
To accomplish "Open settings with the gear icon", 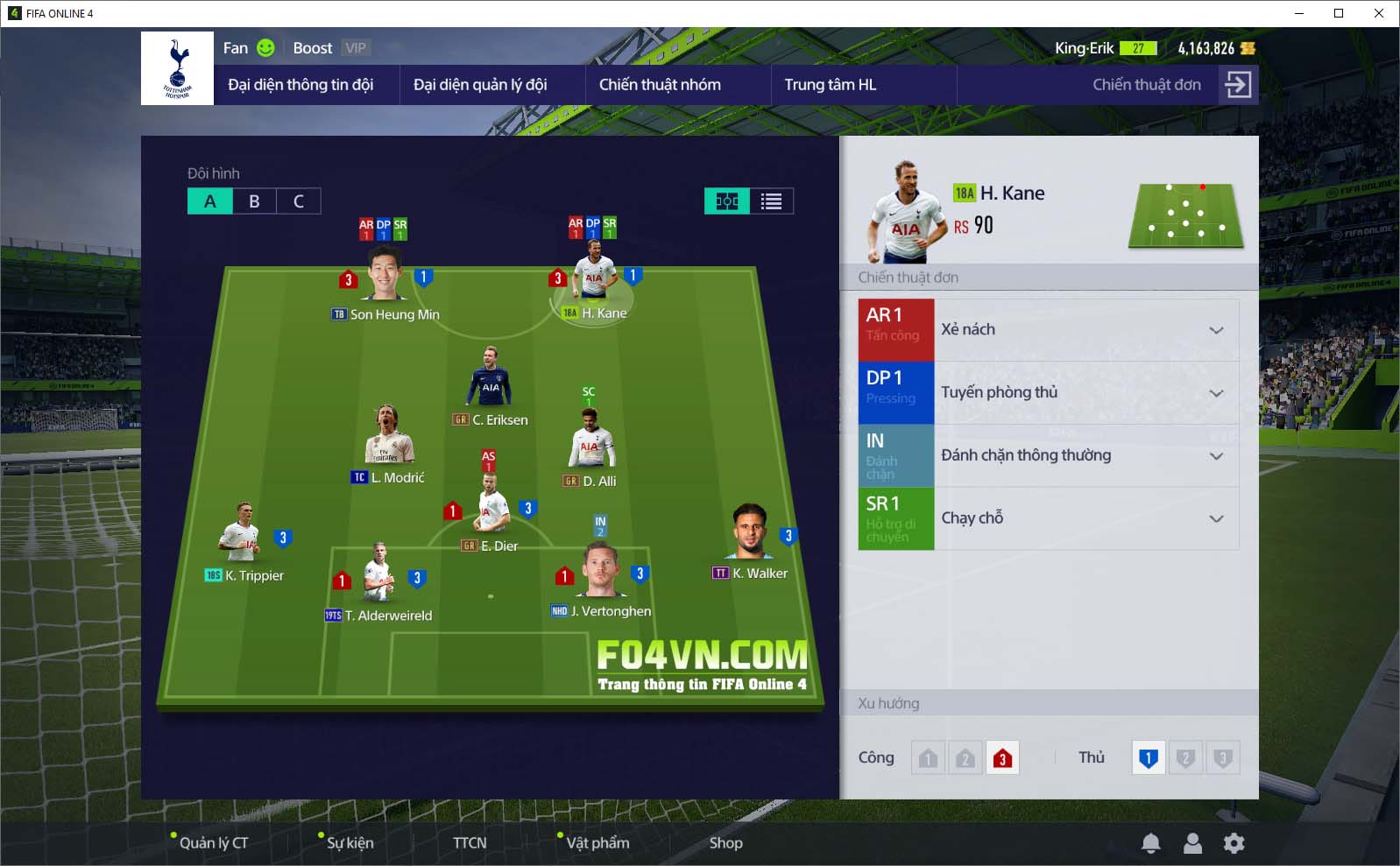I will pos(1234,843).
